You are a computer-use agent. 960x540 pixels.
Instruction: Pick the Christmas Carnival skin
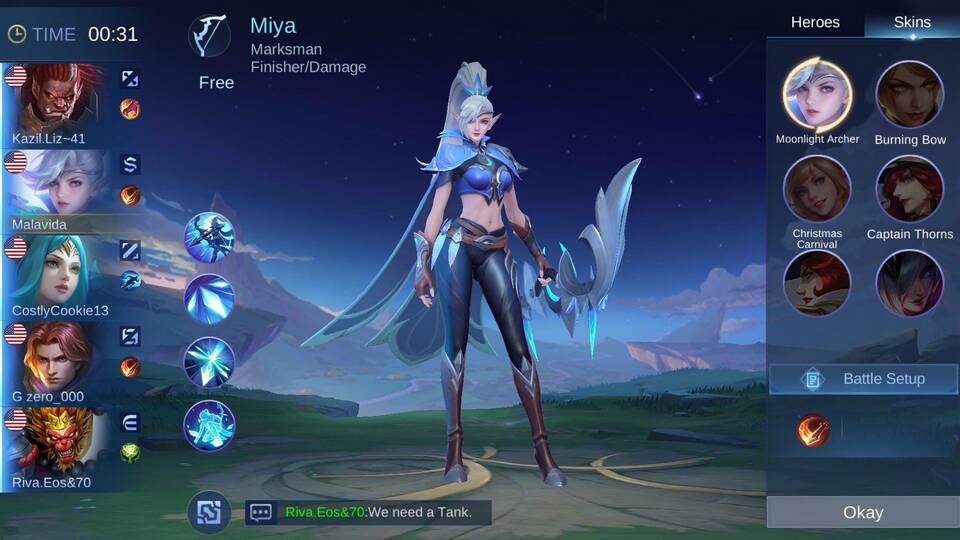point(817,189)
